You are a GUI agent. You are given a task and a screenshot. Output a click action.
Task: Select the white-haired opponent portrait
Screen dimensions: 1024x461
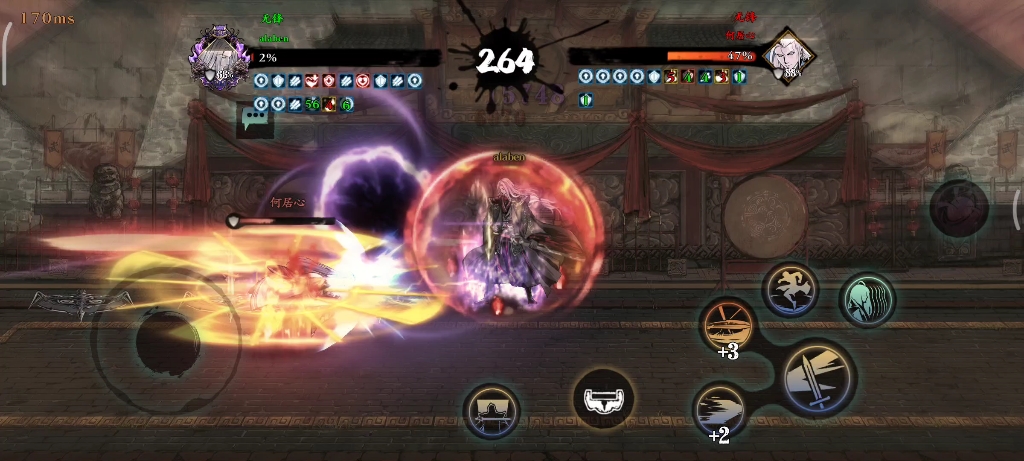[x=787, y=56]
